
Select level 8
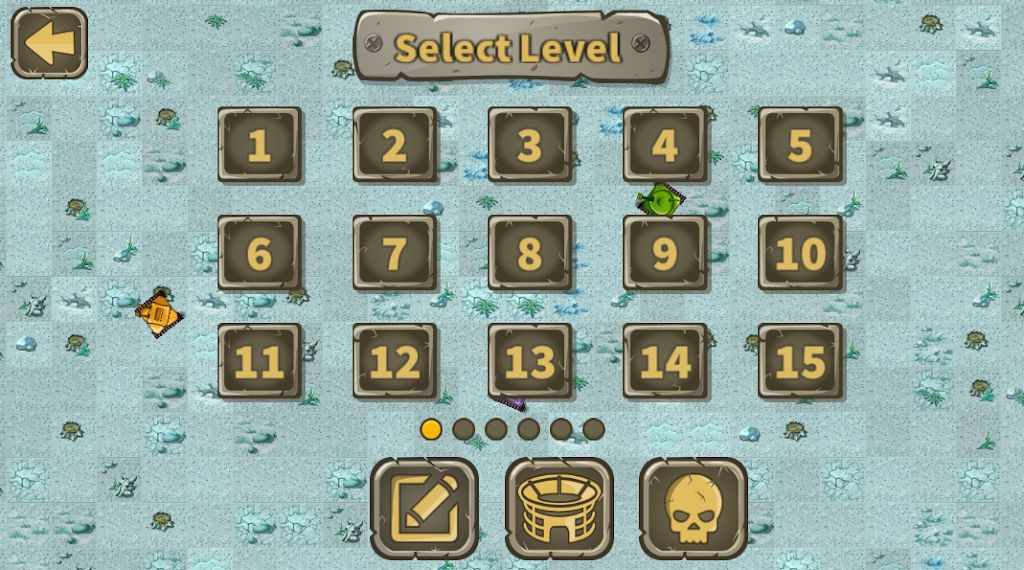(530, 253)
